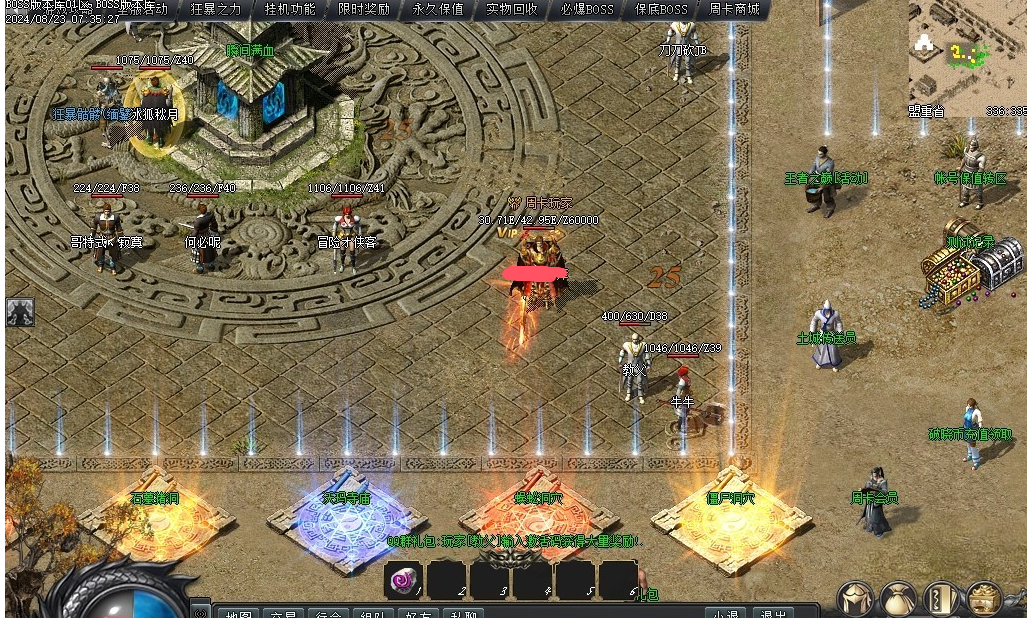This screenshot has height=618, width=1027.
Task: Open the 狂暴之力 menu
Action: point(216,9)
